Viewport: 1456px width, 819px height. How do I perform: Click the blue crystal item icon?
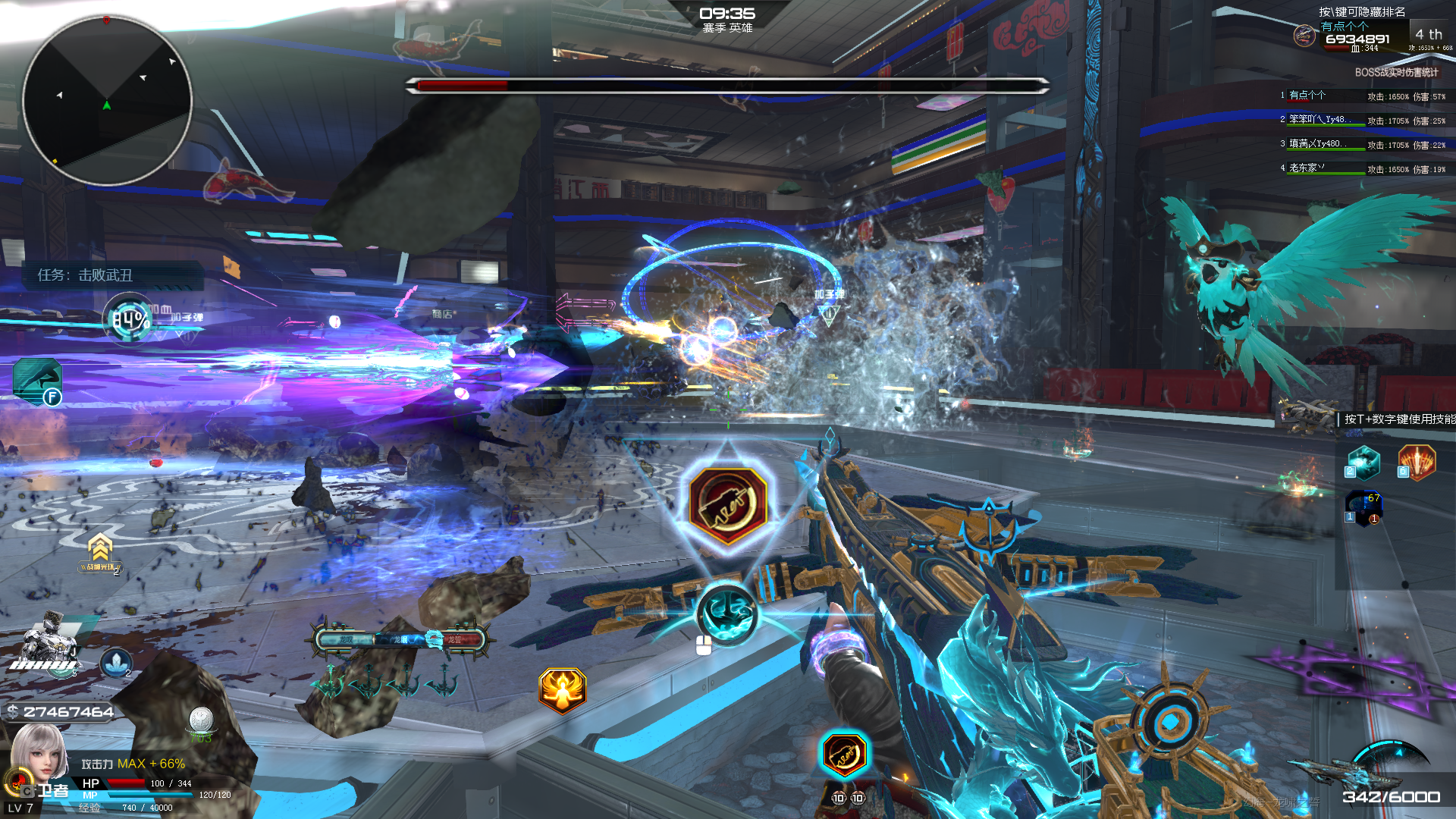(115, 664)
